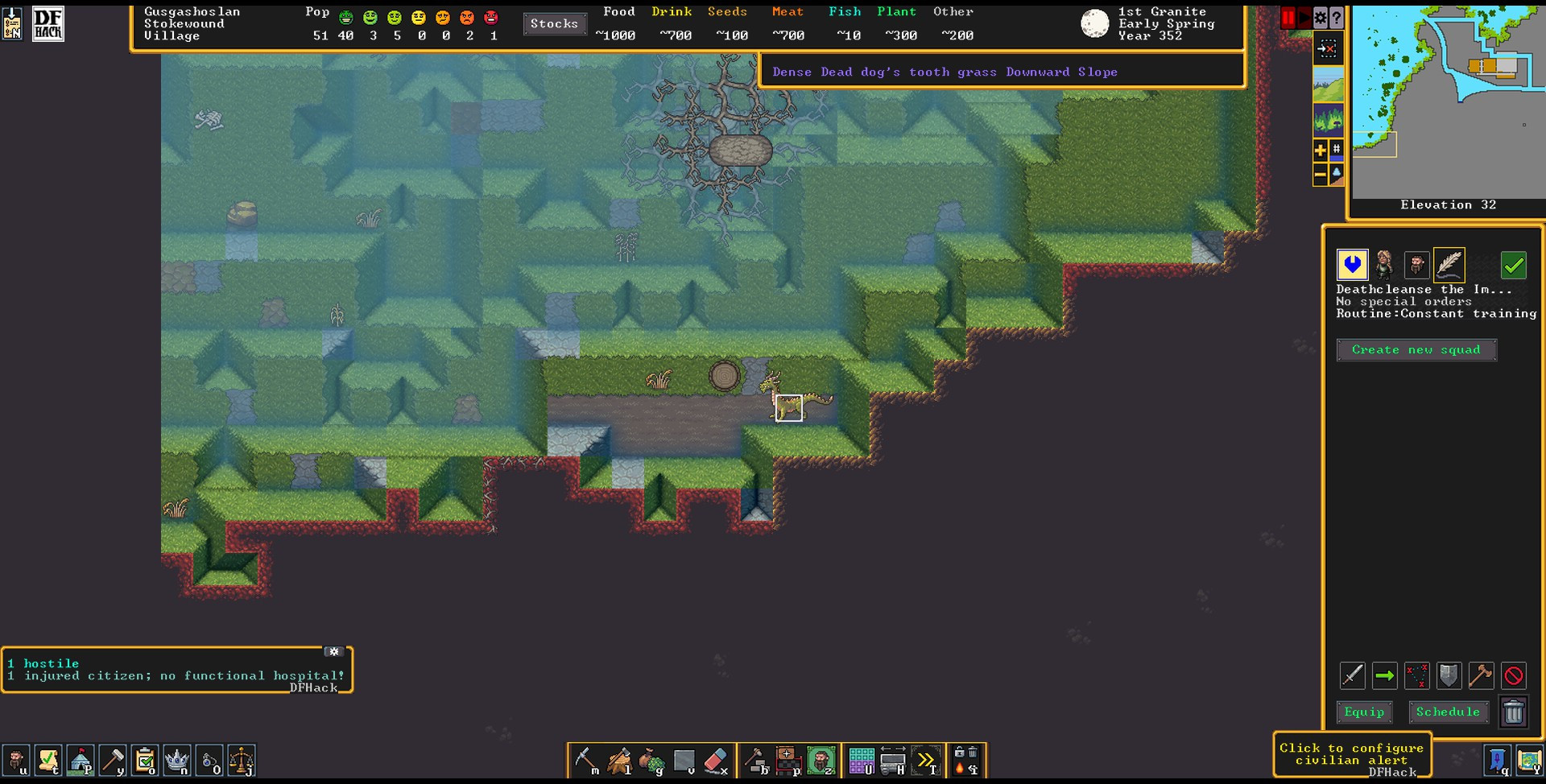
Task: Toggle the green checkmark for the squad
Action: click(x=1514, y=265)
